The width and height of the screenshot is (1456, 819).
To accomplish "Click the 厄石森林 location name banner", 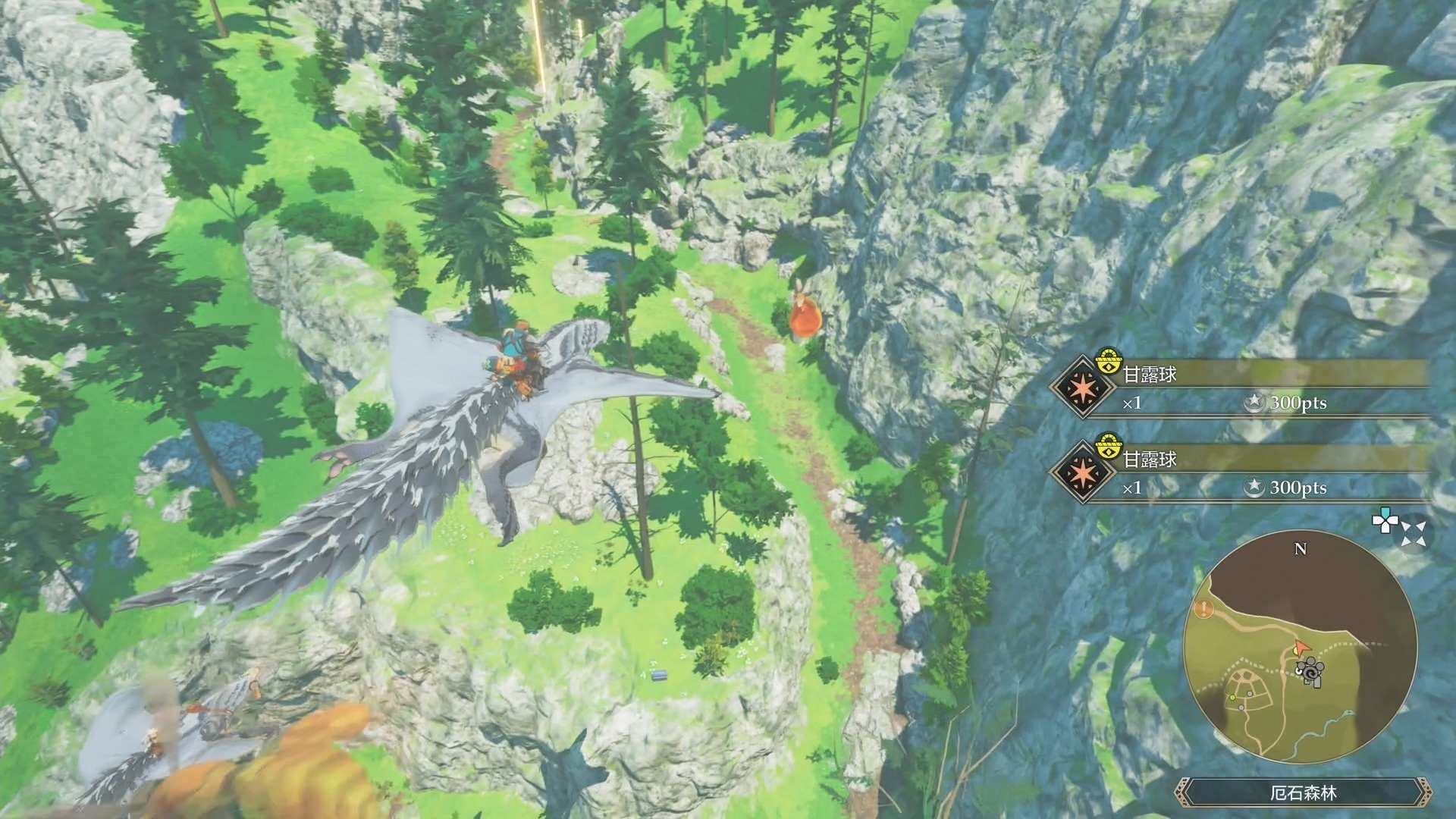I will click(1303, 793).
